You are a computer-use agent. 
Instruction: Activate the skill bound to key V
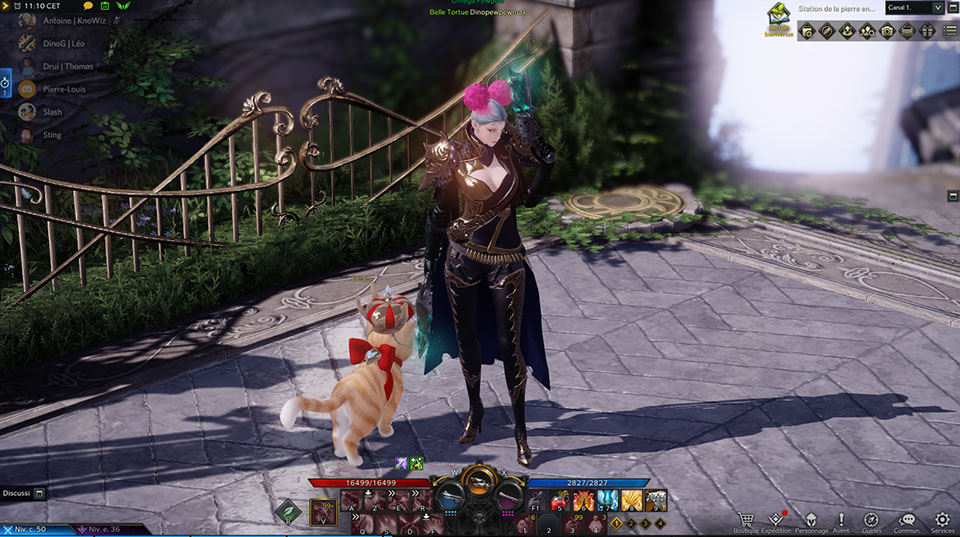pyautogui.click(x=324, y=512)
